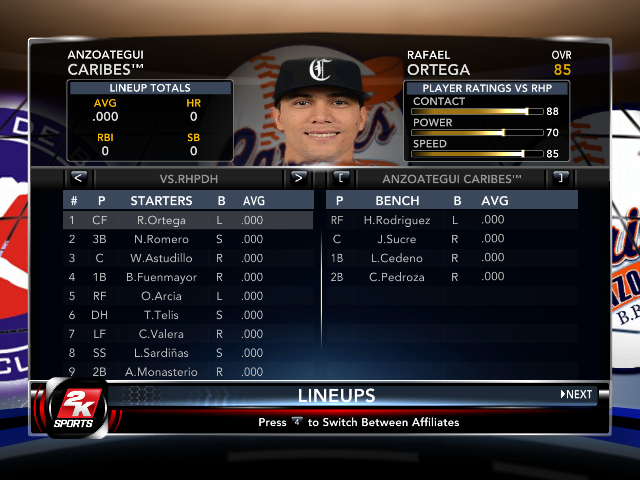Select W.Astudillo catcher row

161,258
